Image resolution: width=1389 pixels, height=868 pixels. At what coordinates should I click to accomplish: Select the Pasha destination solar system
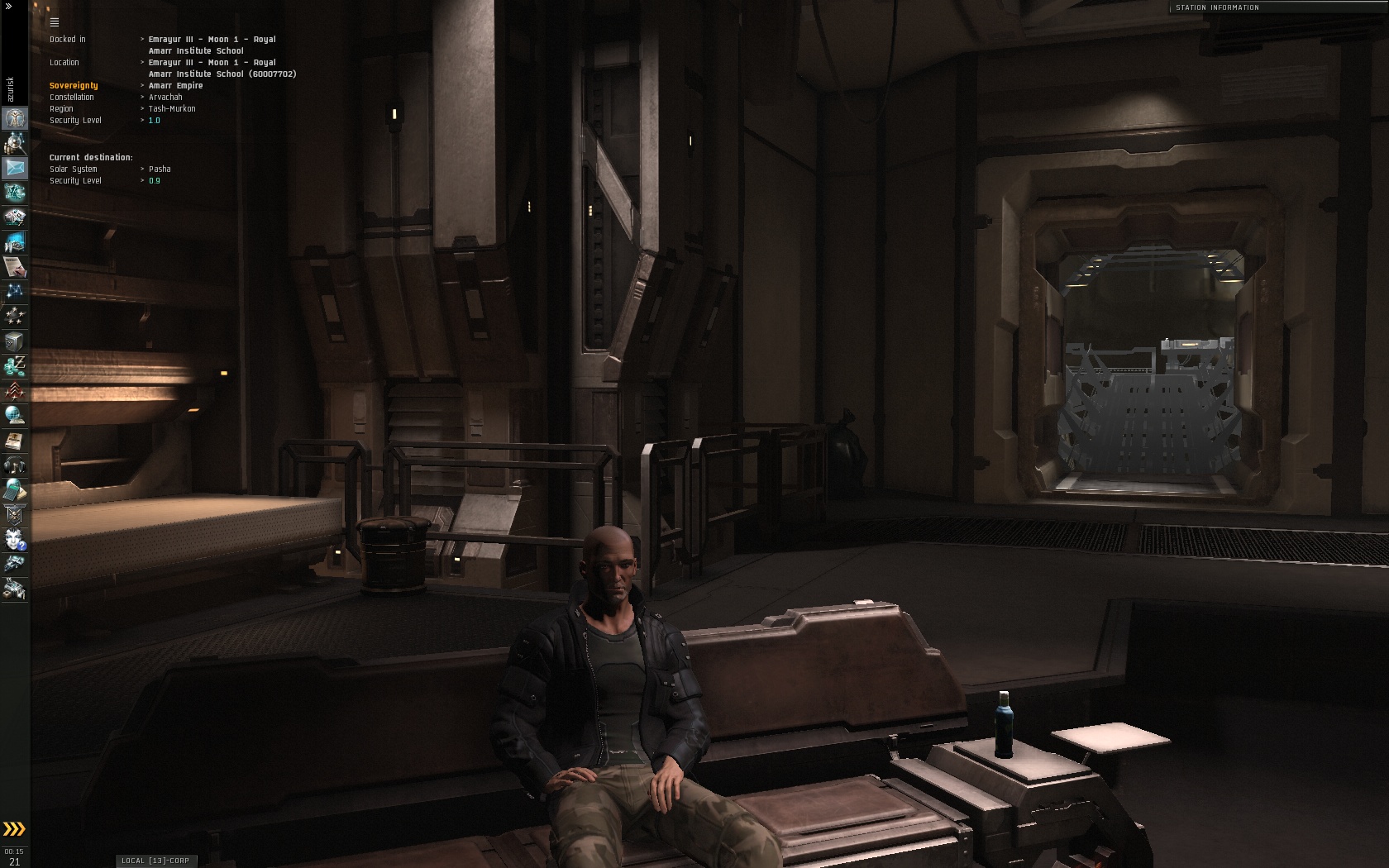(160, 169)
